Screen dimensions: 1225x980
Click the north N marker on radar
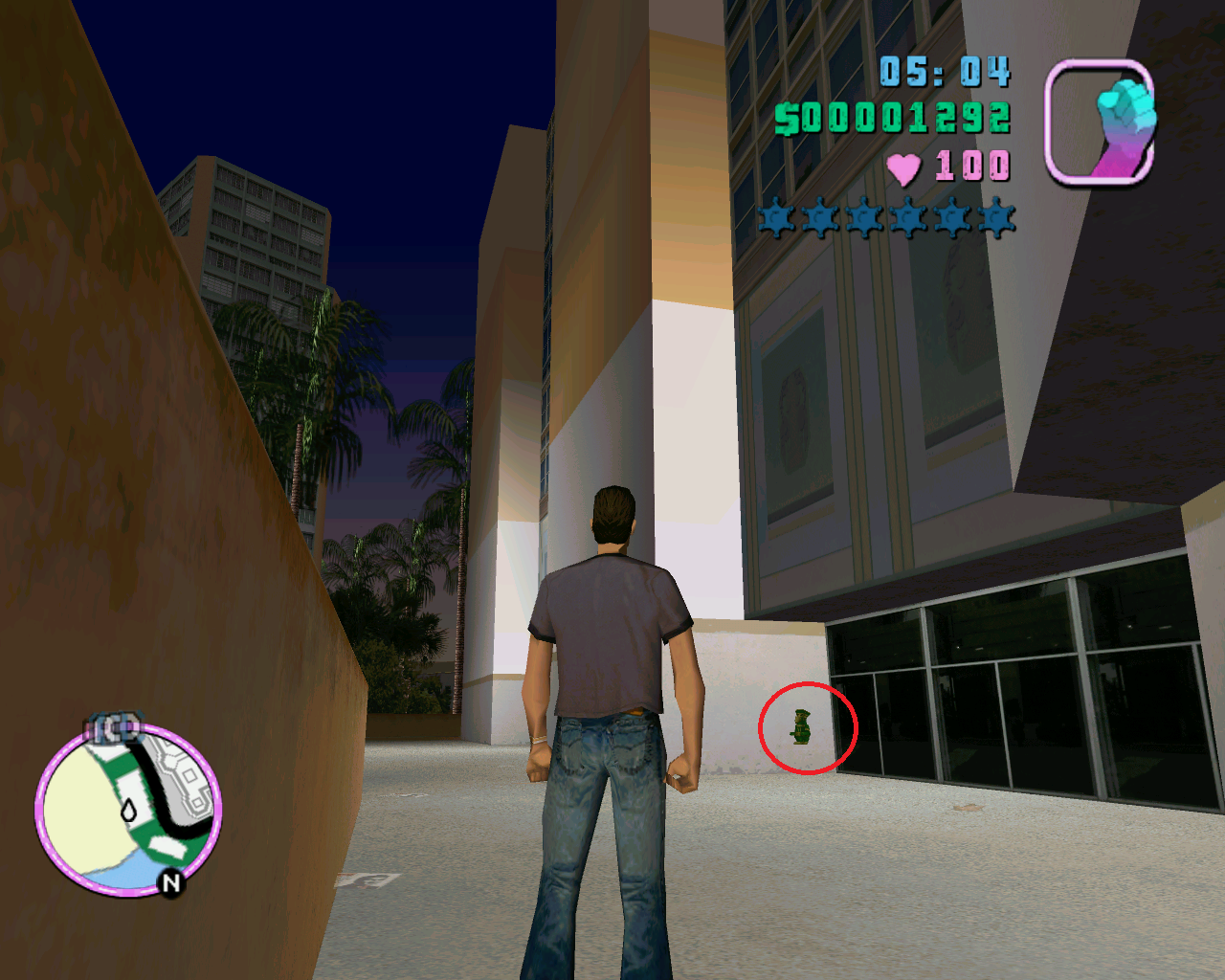[171, 882]
